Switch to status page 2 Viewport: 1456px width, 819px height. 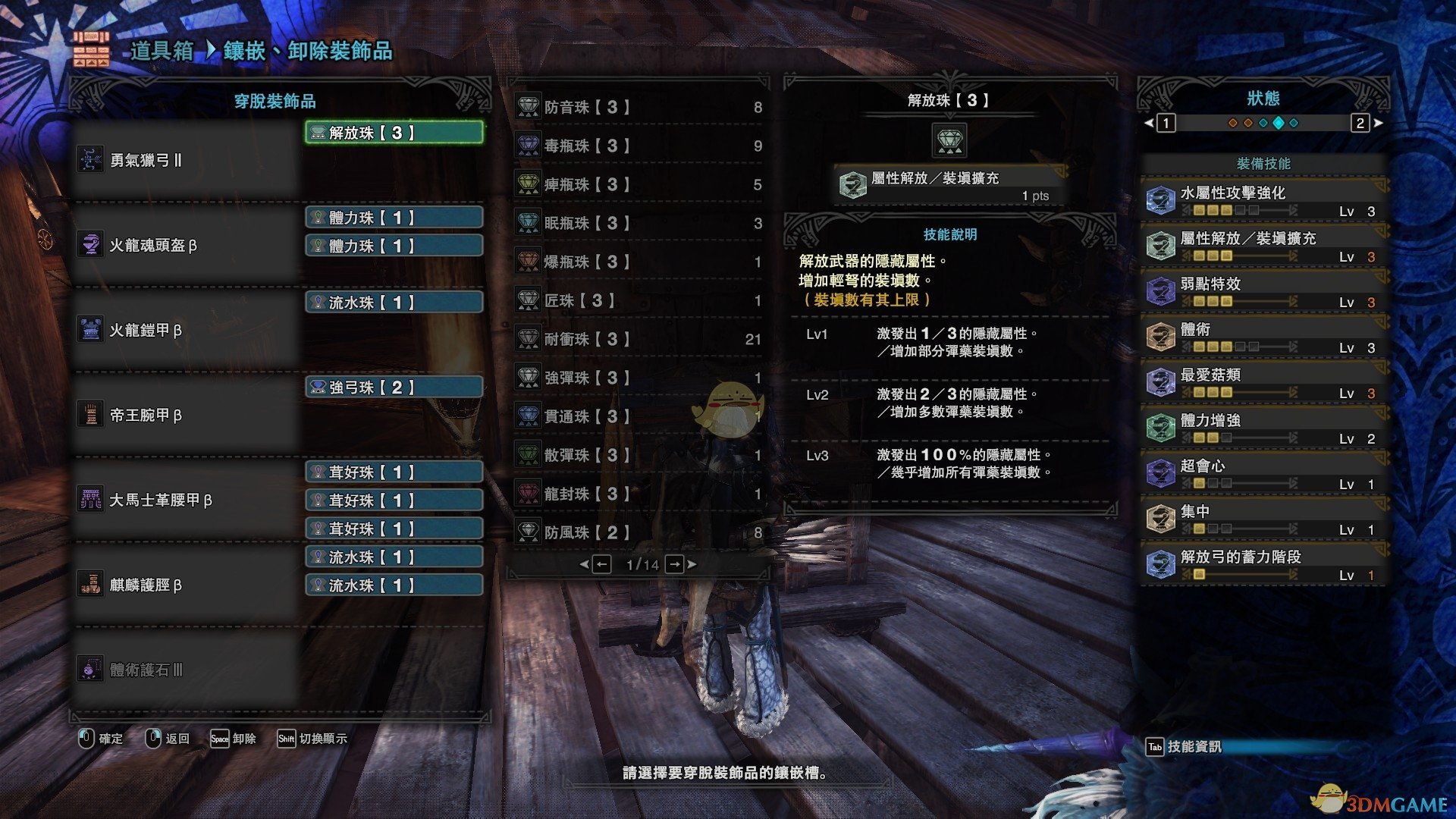(x=1360, y=123)
